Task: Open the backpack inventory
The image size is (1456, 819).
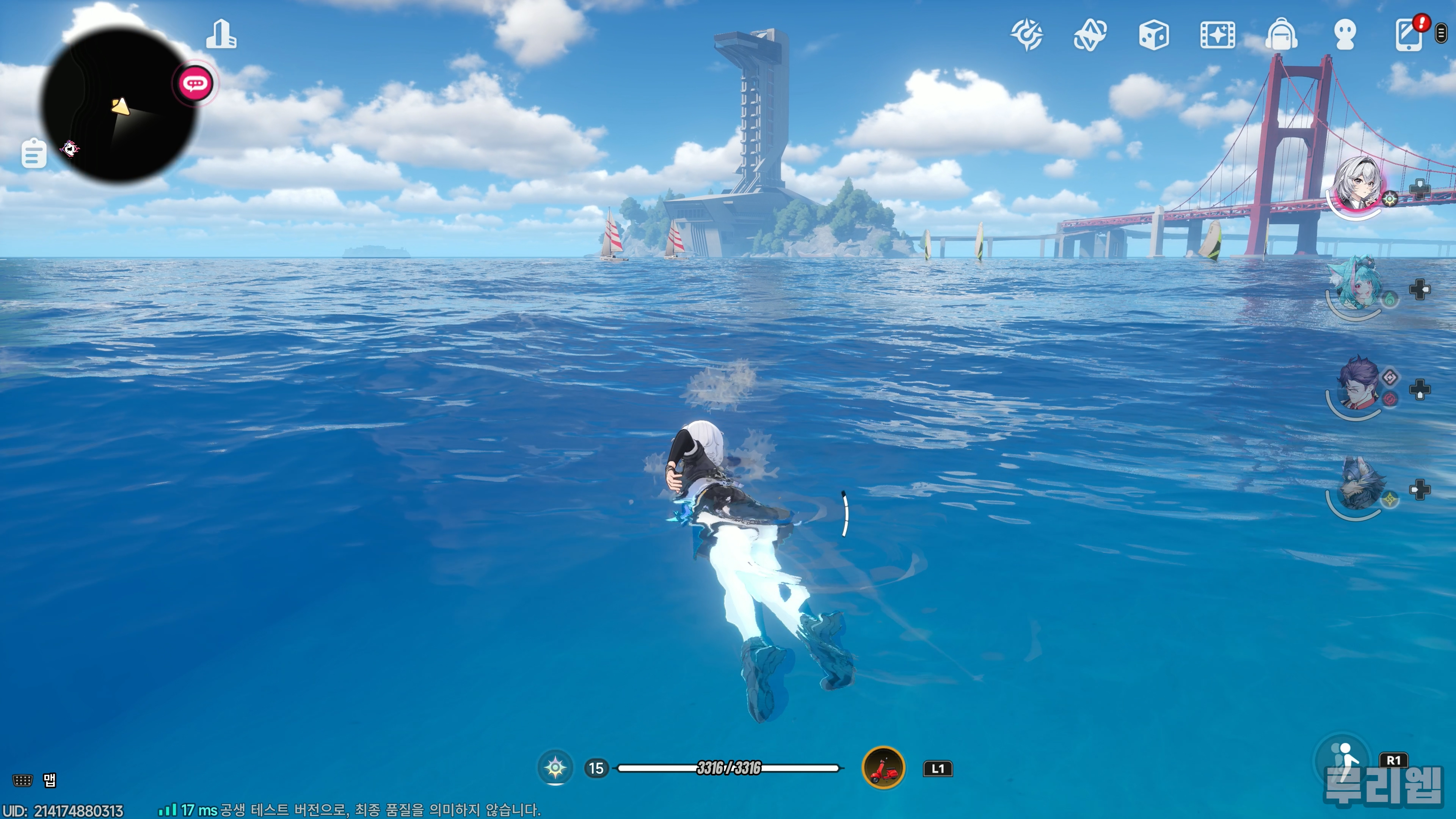Action: 1281,35
